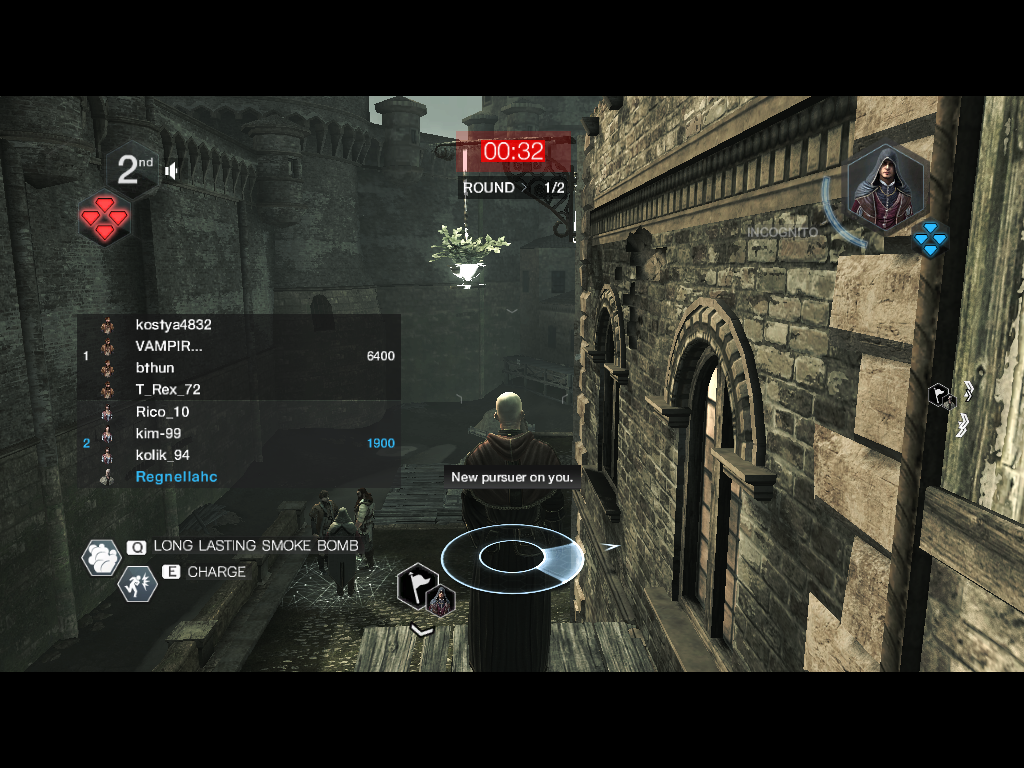Viewport: 1024px width, 768px height.
Task: Choose the VAMPIR... player row
Action: [169, 346]
